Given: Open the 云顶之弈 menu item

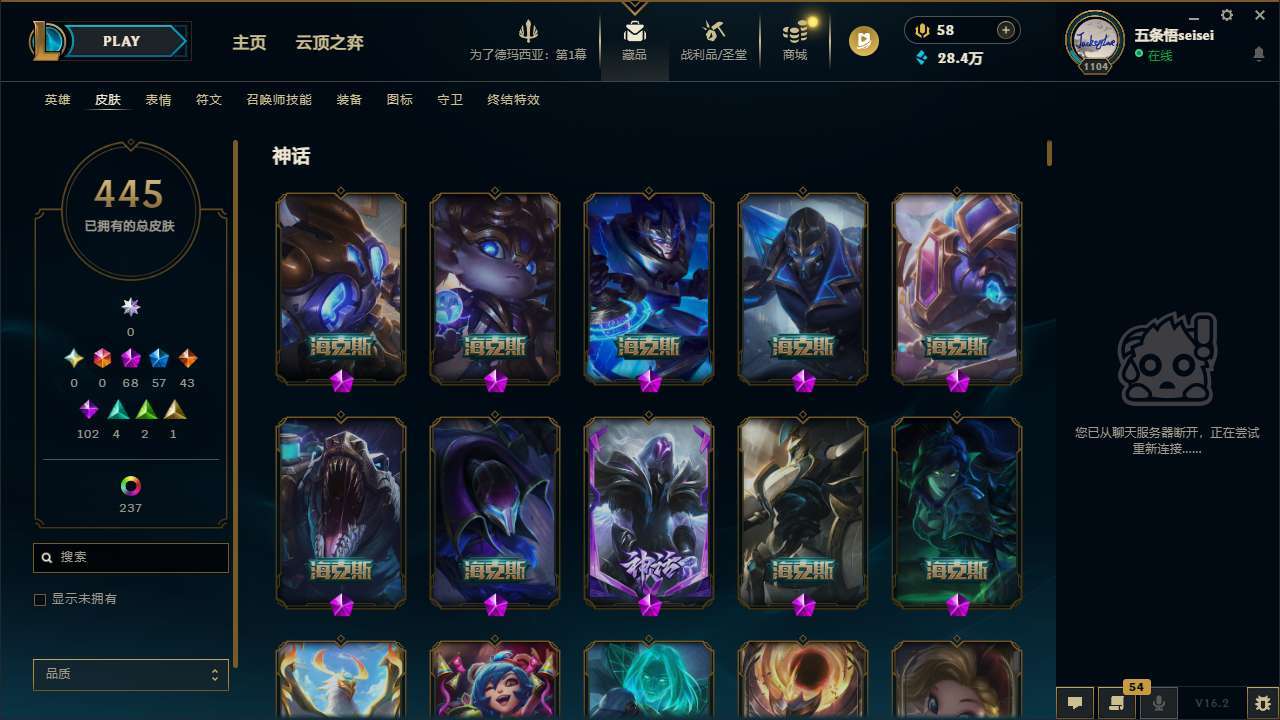Looking at the screenshot, I should point(331,42).
